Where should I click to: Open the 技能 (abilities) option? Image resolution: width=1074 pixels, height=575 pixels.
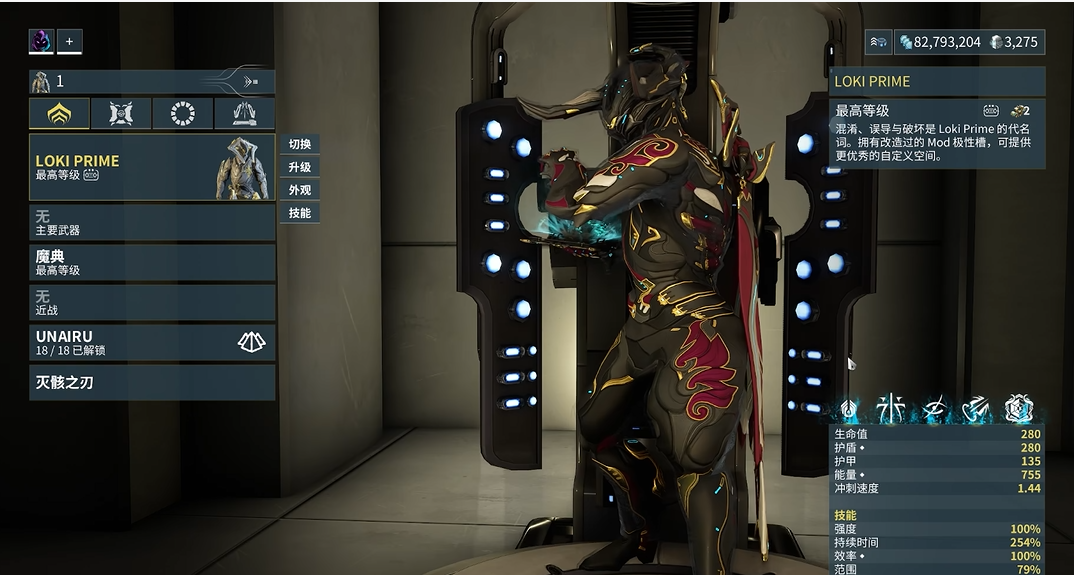pos(300,213)
